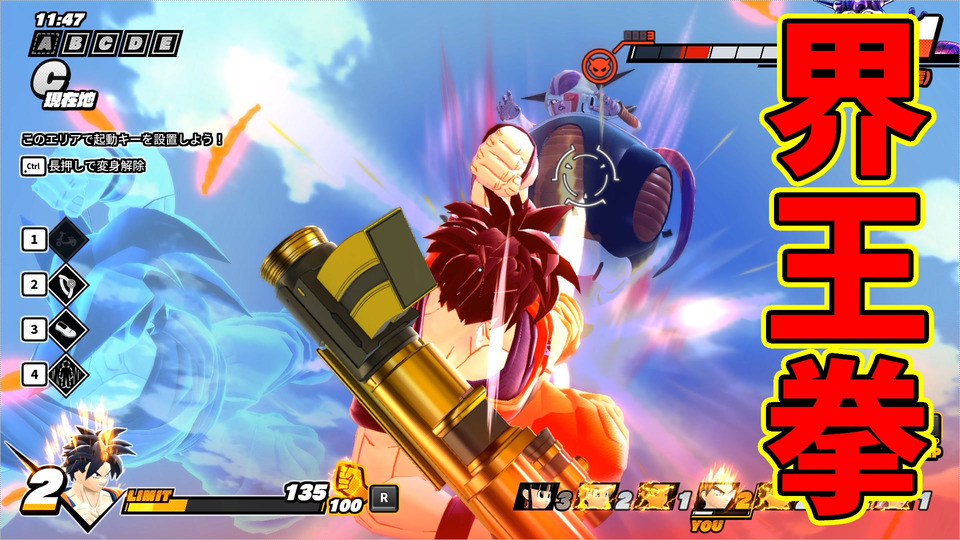The image size is (960, 540).
Task: Use the skill icon in slot 2
Action: pos(69,285)
